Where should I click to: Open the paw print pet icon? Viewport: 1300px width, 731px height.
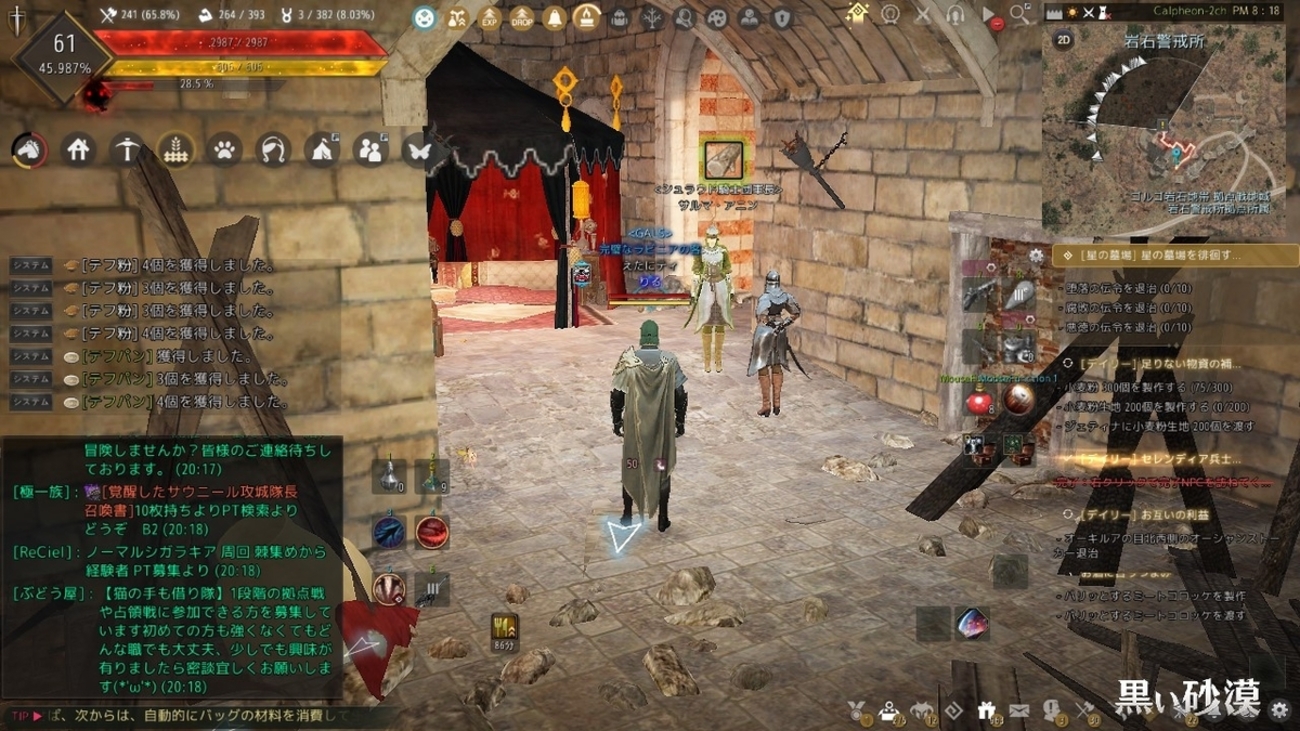(225, 151)
